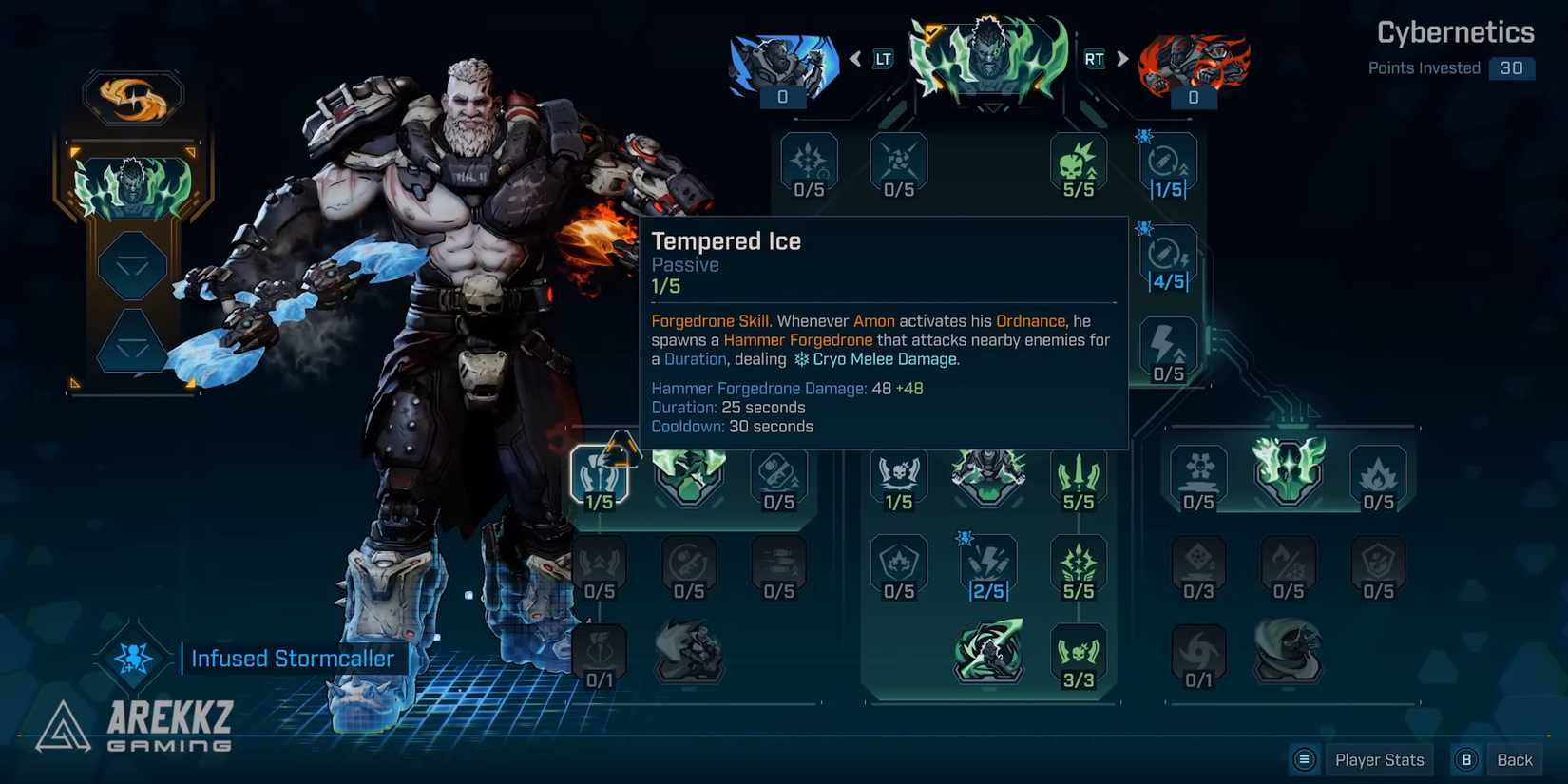The height and width of the screenshot is (784, 1568).
Task: Expand the empty chevron slot in left panel
Action: click(x=133, y=266)
